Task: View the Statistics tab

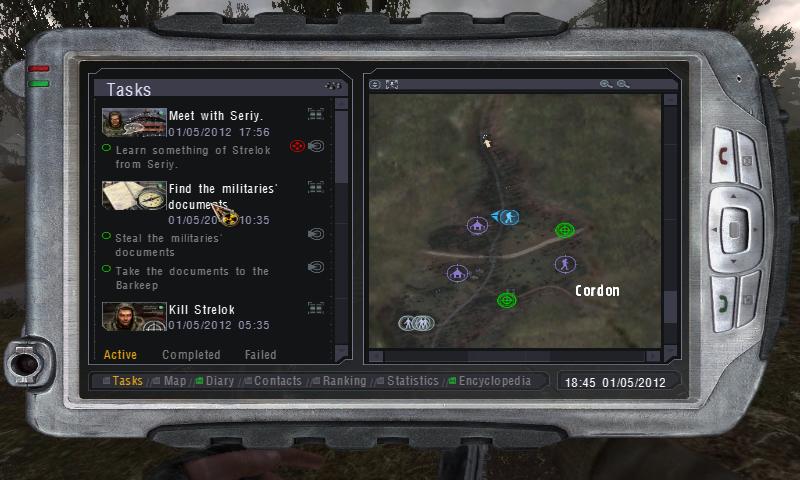Action: click(412, 381)
